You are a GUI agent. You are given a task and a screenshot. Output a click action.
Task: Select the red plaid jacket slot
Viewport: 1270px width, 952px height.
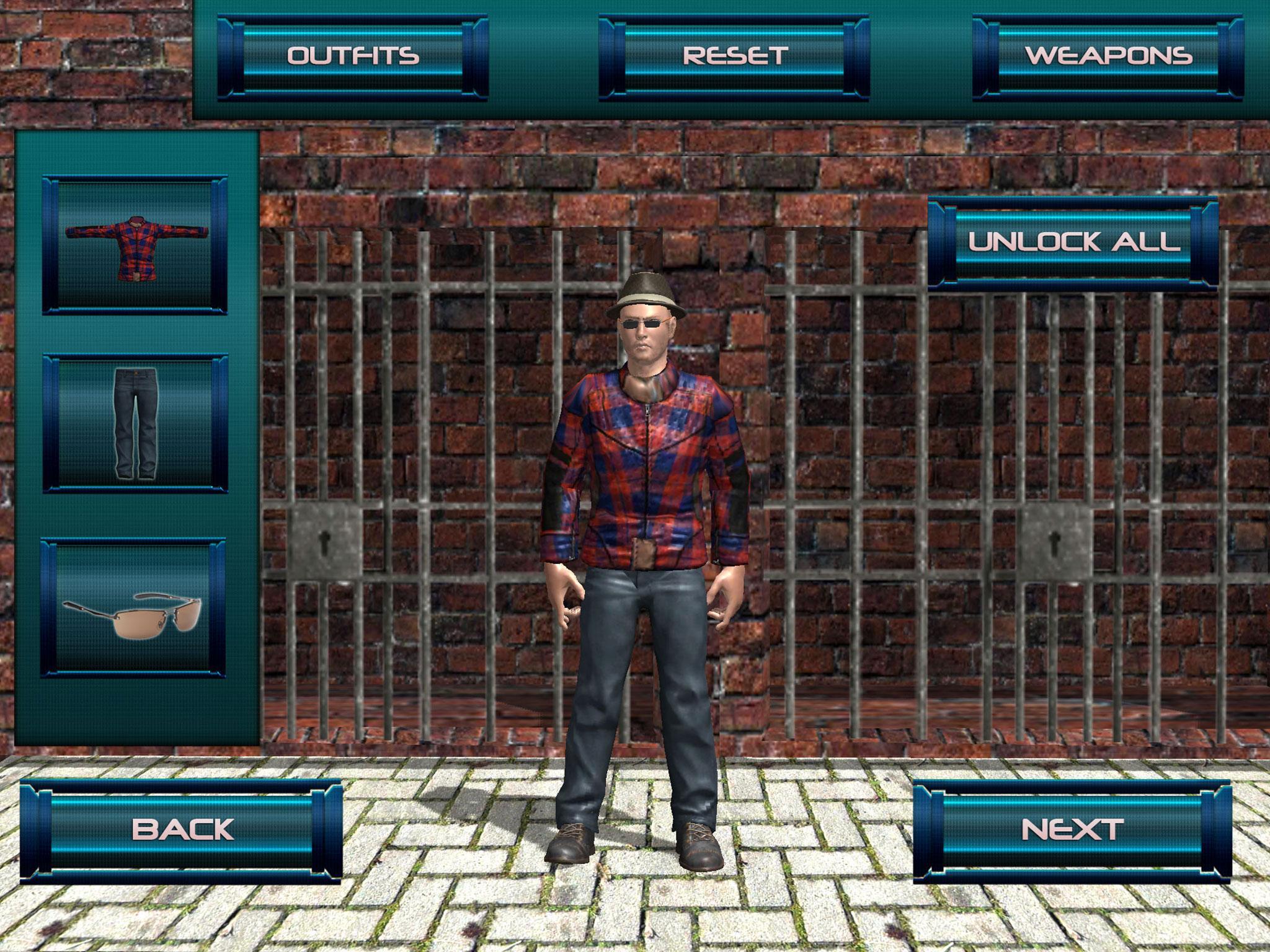(x=135, y=245)
